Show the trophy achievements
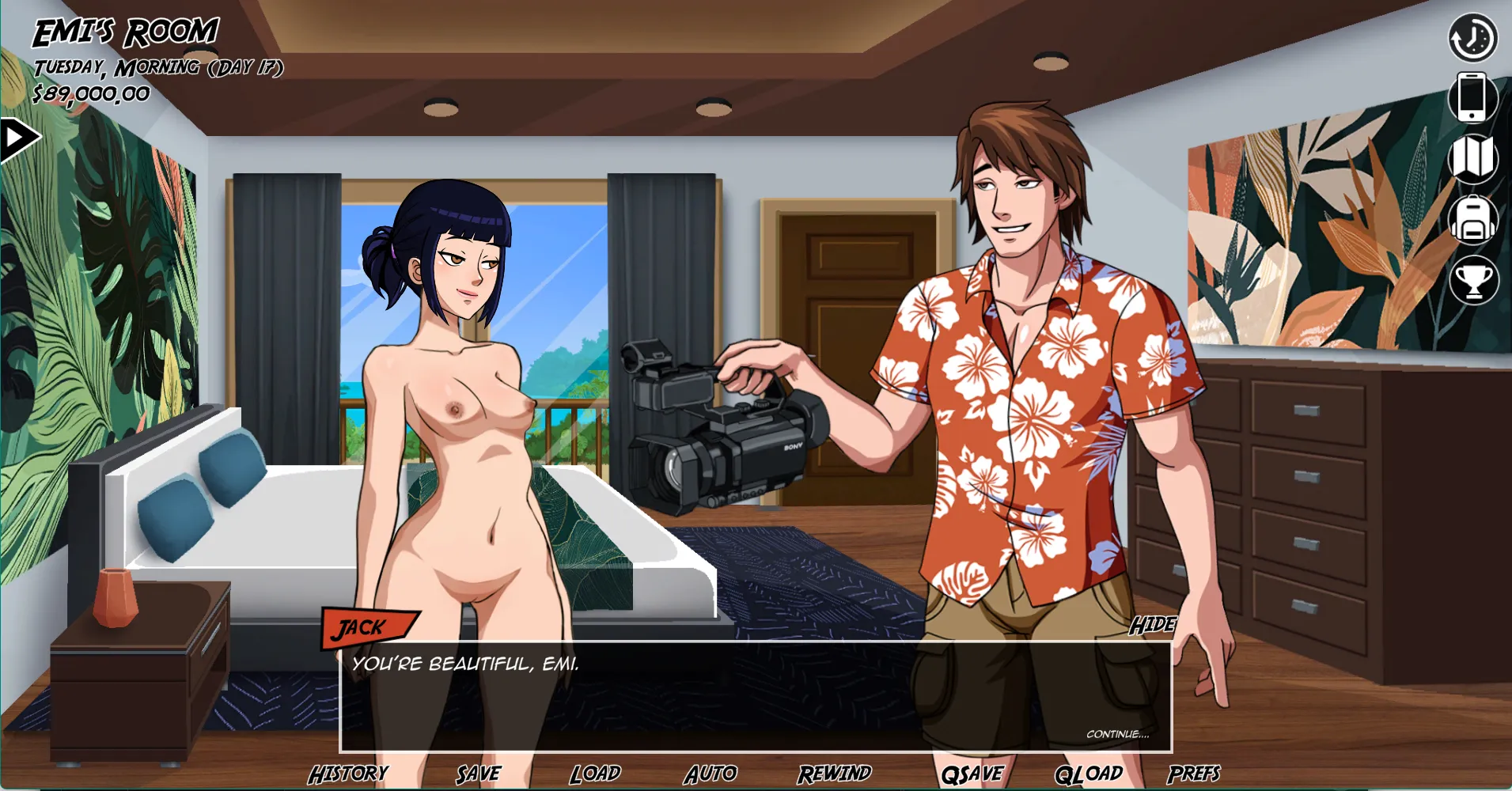Screen dimensions: 1512x791 point(1473,280)
